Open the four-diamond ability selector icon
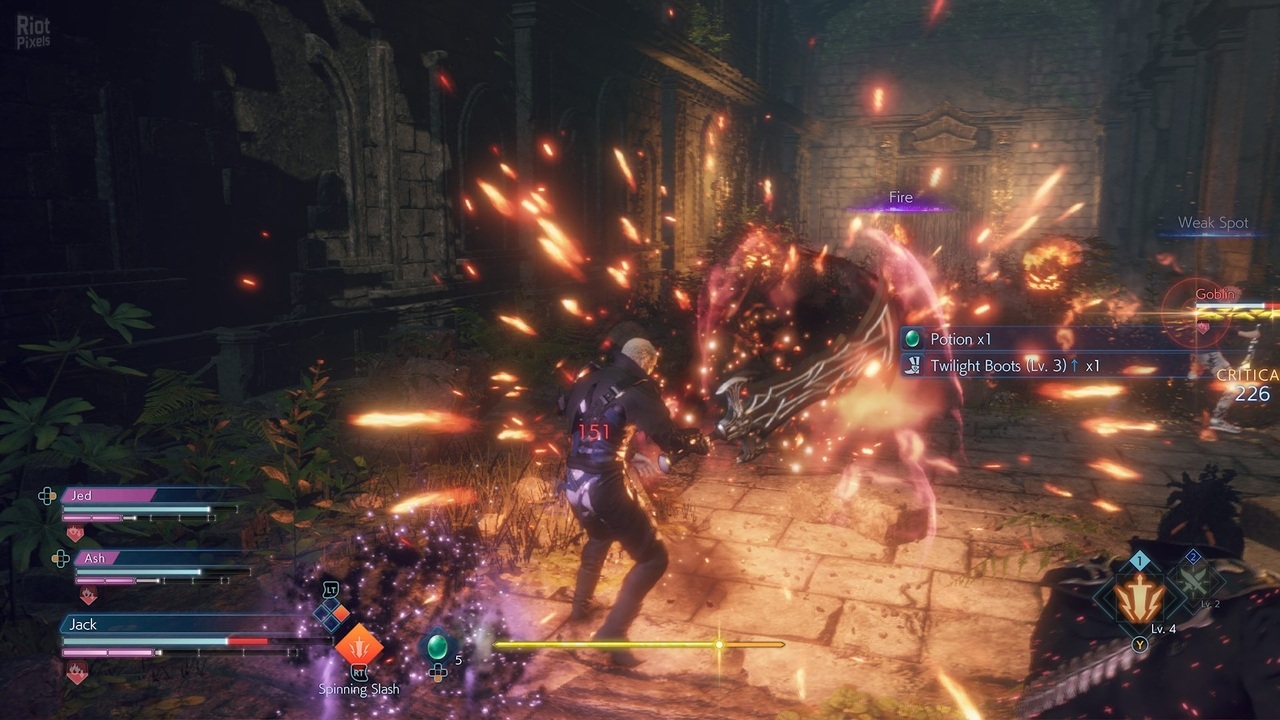 pyautogui.click(x=331, y=614)
